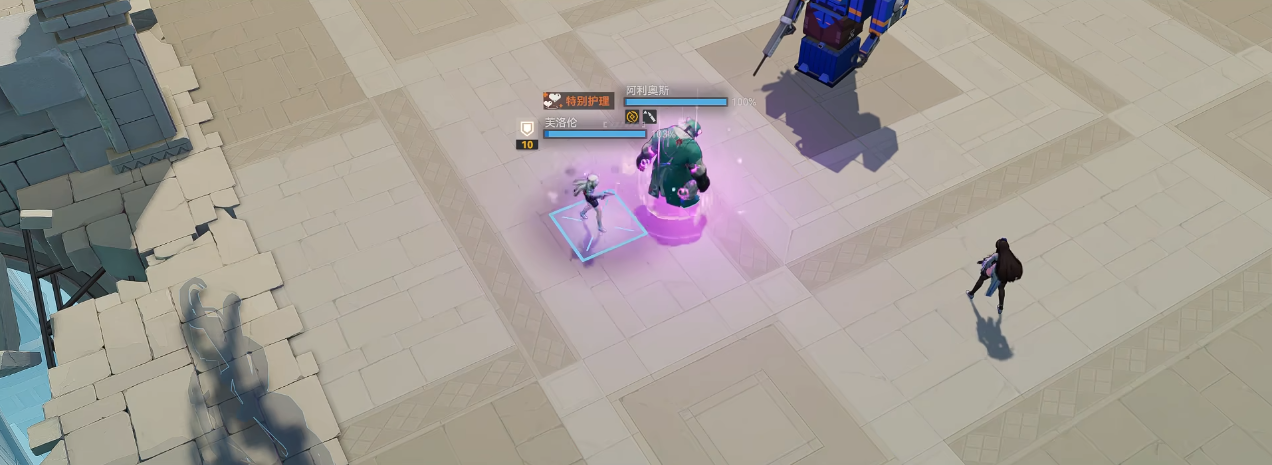
Task: Click the 特别护理 skill label
Action: click(x=578, y=100)
